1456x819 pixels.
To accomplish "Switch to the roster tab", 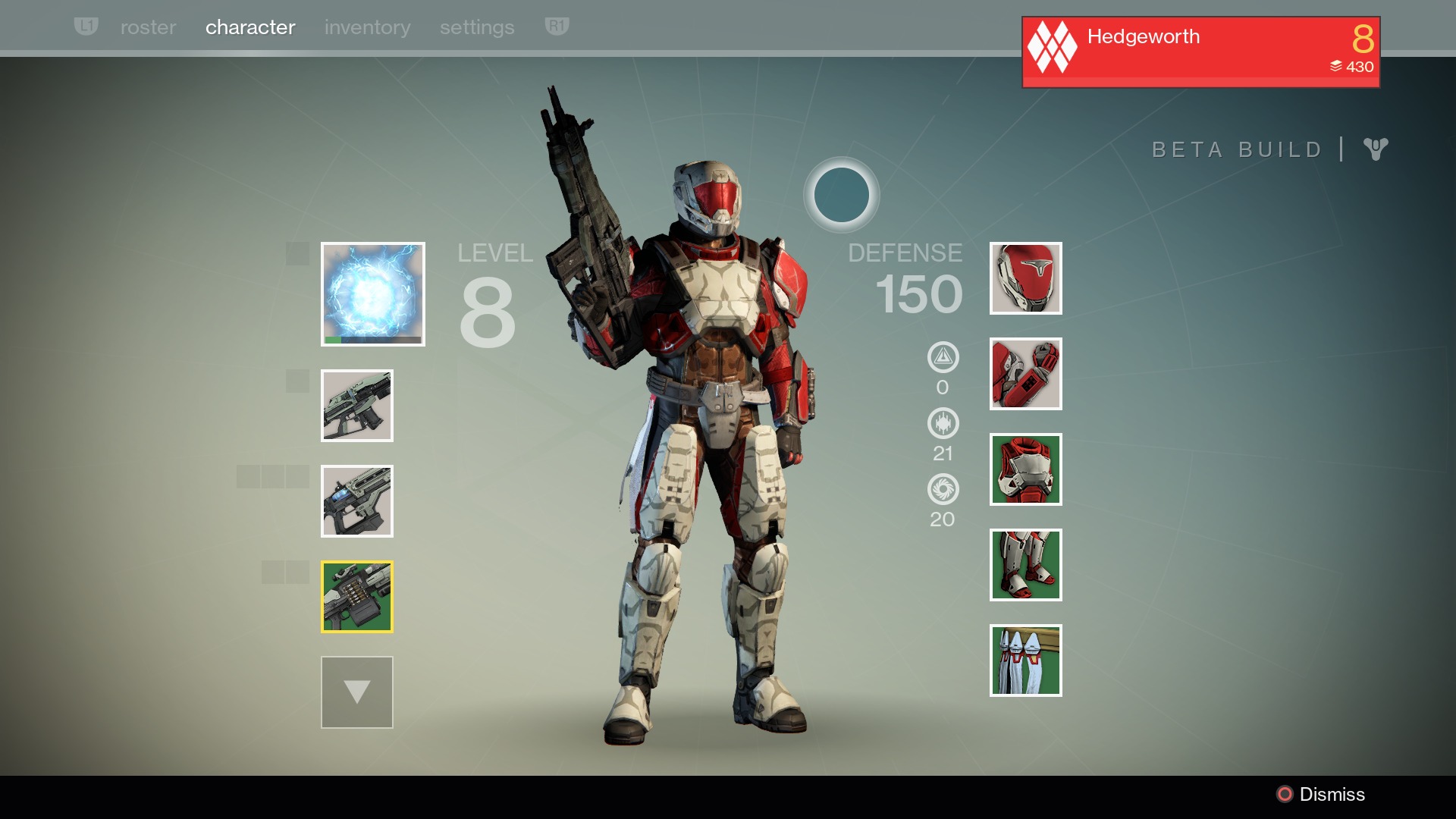I will point(148,27).
